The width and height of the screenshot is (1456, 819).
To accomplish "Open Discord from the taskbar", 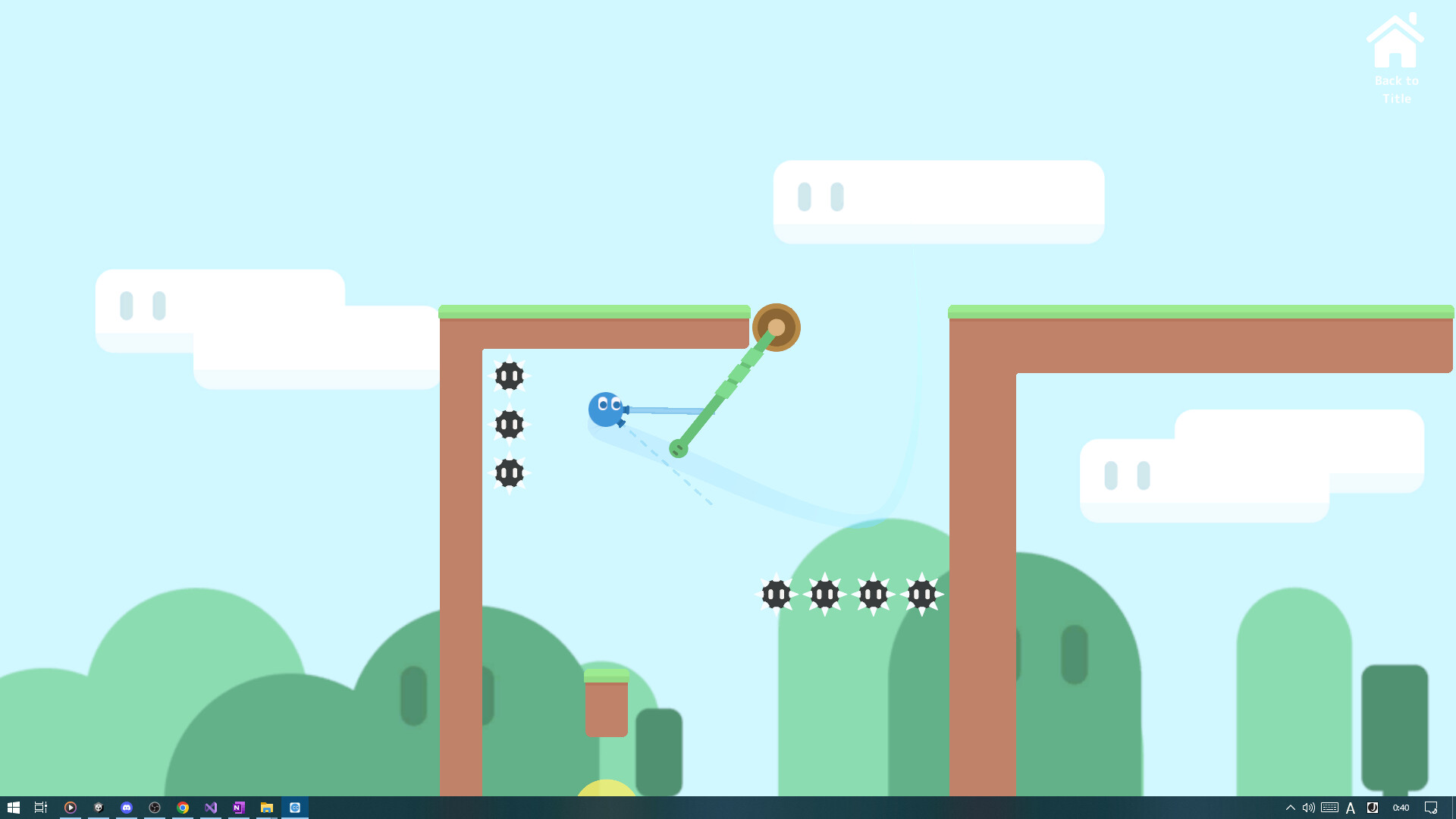I will click(126, 808).
